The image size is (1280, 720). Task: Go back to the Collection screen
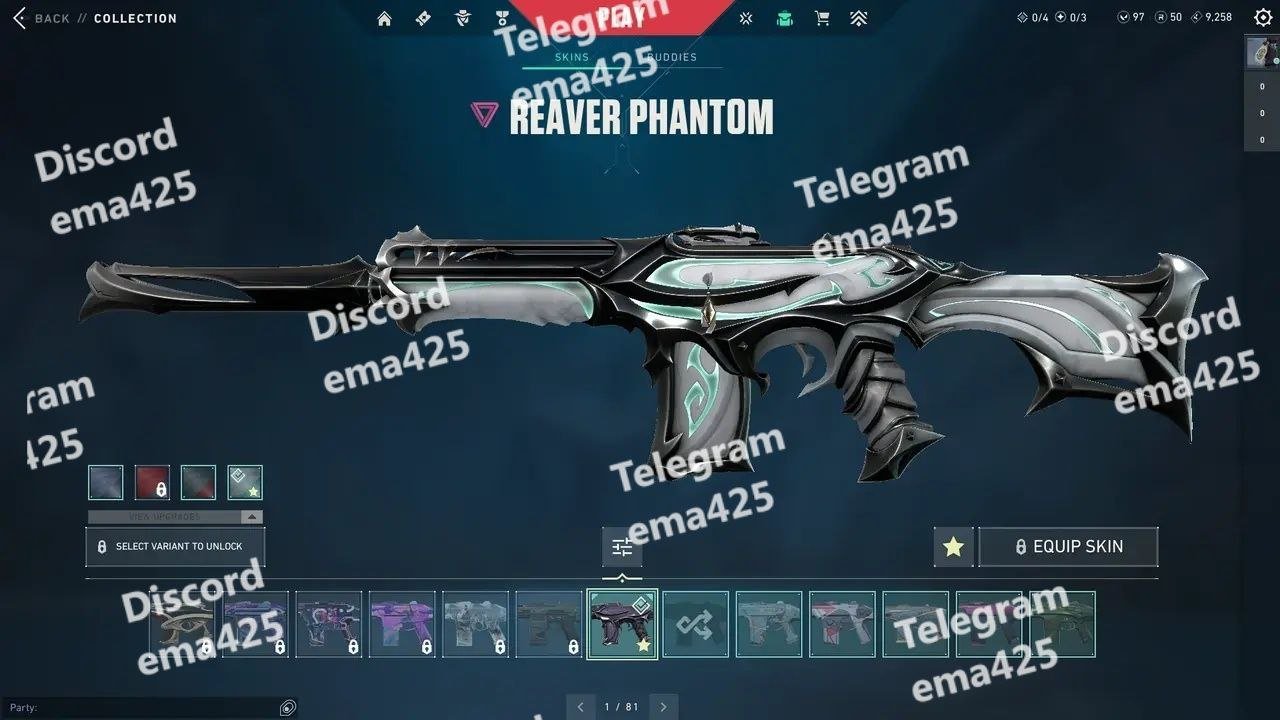click(x=40, y=18)
